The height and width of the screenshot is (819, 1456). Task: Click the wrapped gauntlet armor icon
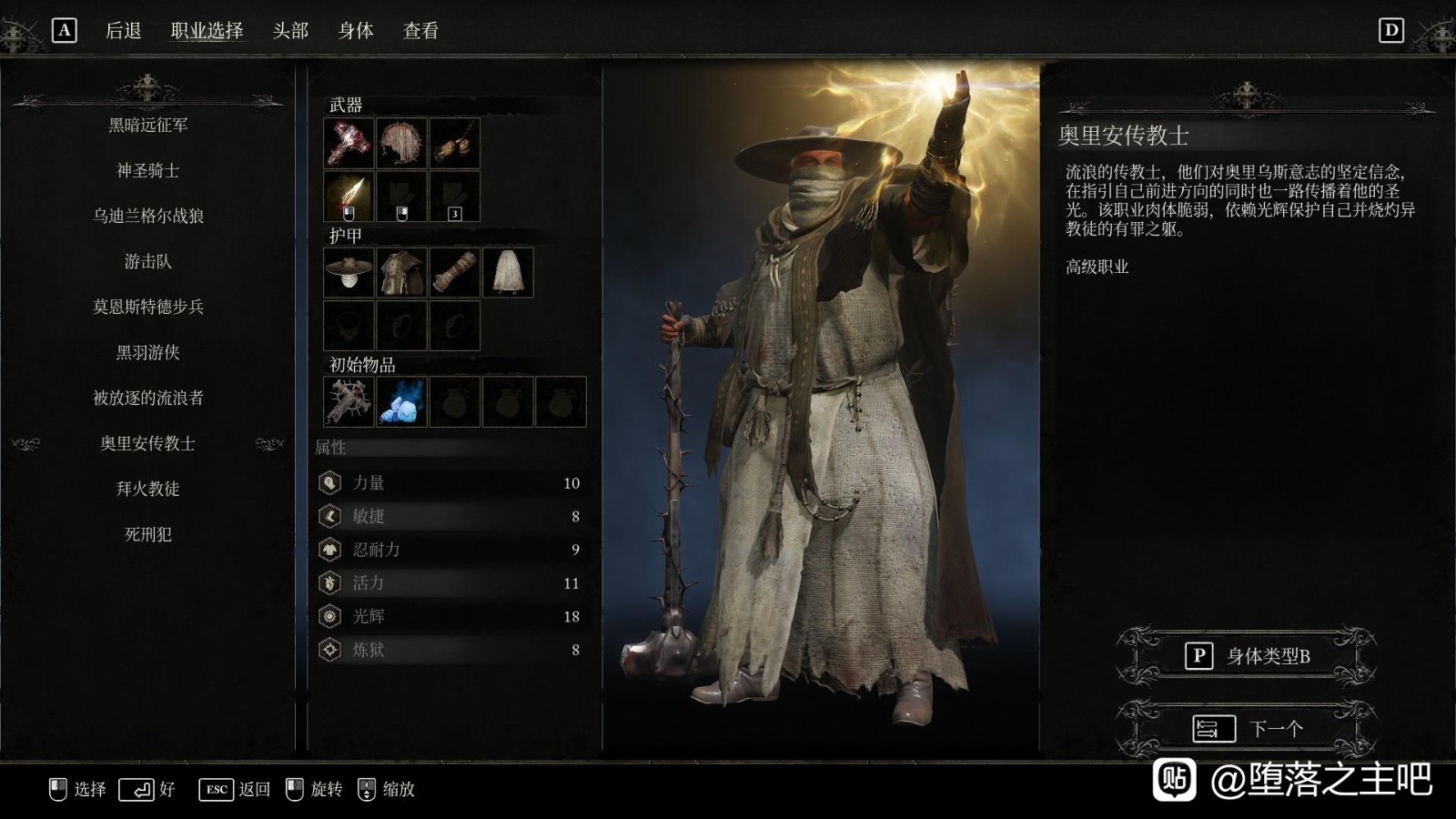coord(453,273)
